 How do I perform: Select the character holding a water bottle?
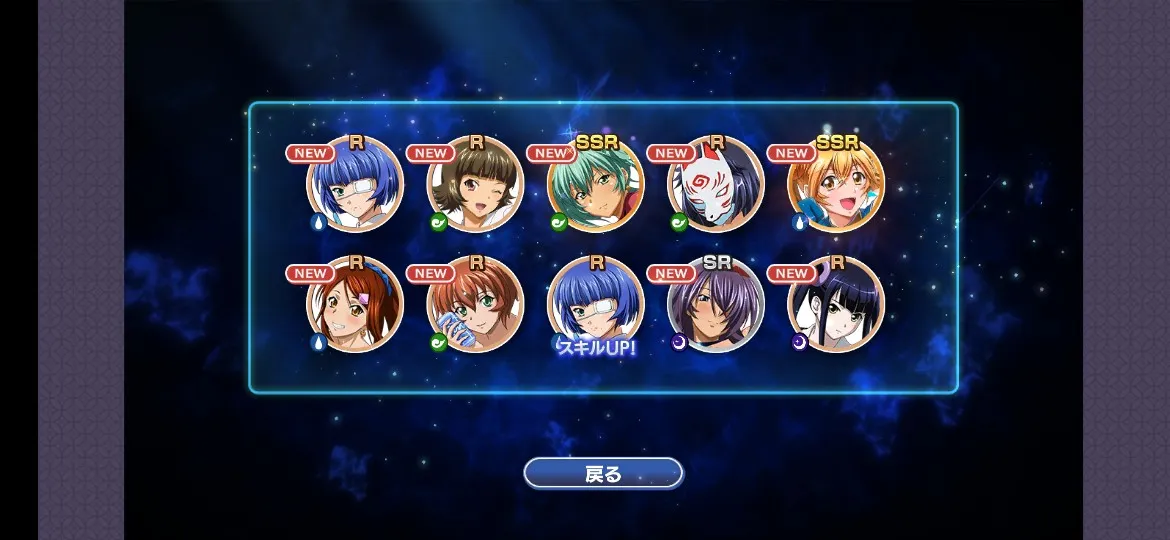tap(475, 305)
